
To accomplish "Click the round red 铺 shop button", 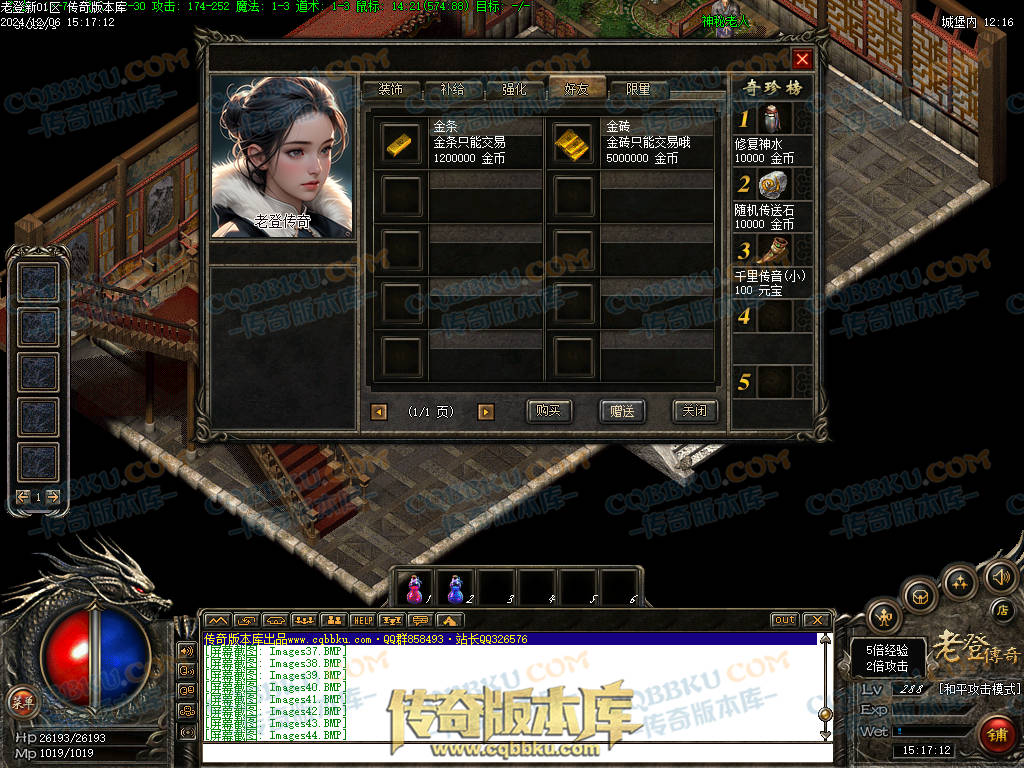I will pyautogui.click(x=995, y=735).
